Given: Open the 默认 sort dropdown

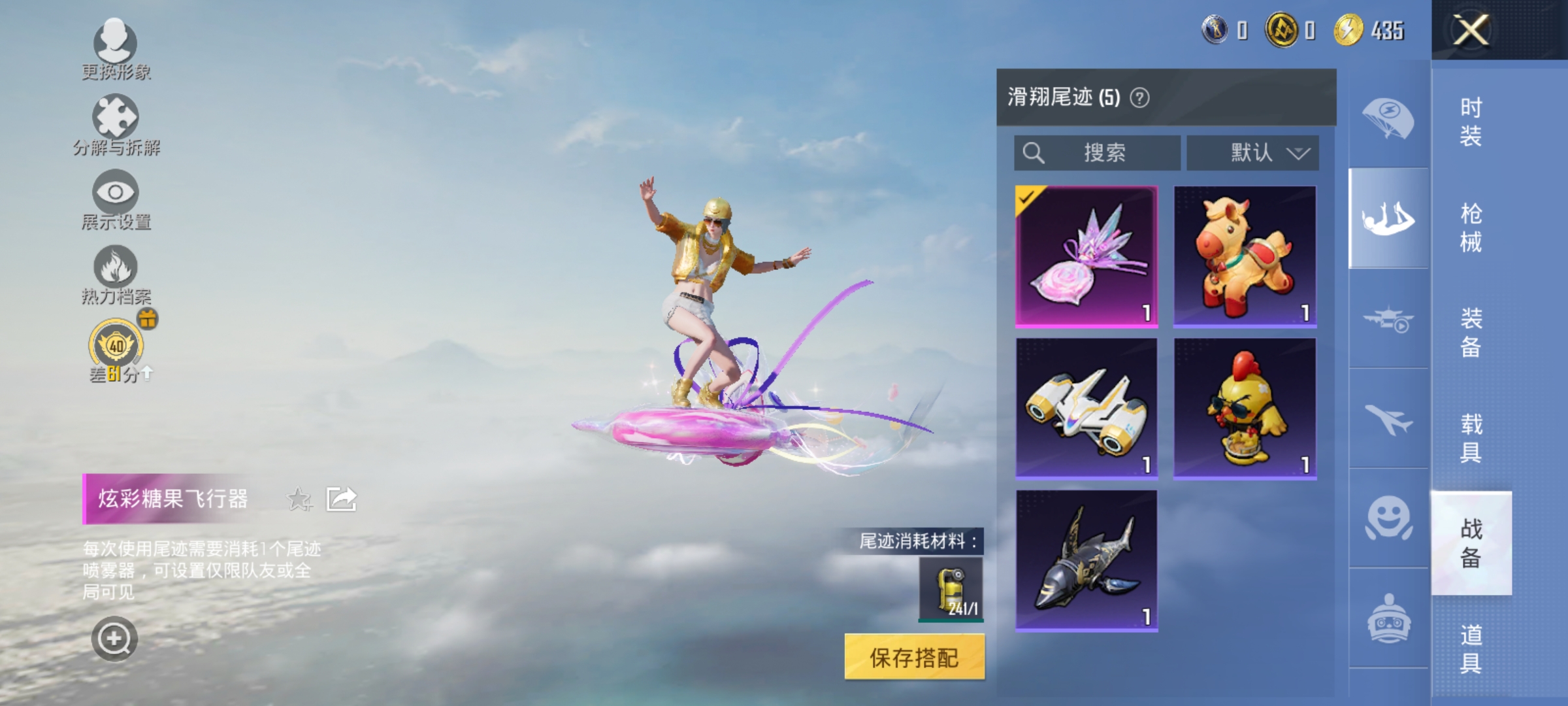Looking at the screenshot, I should click(1250, 152).
